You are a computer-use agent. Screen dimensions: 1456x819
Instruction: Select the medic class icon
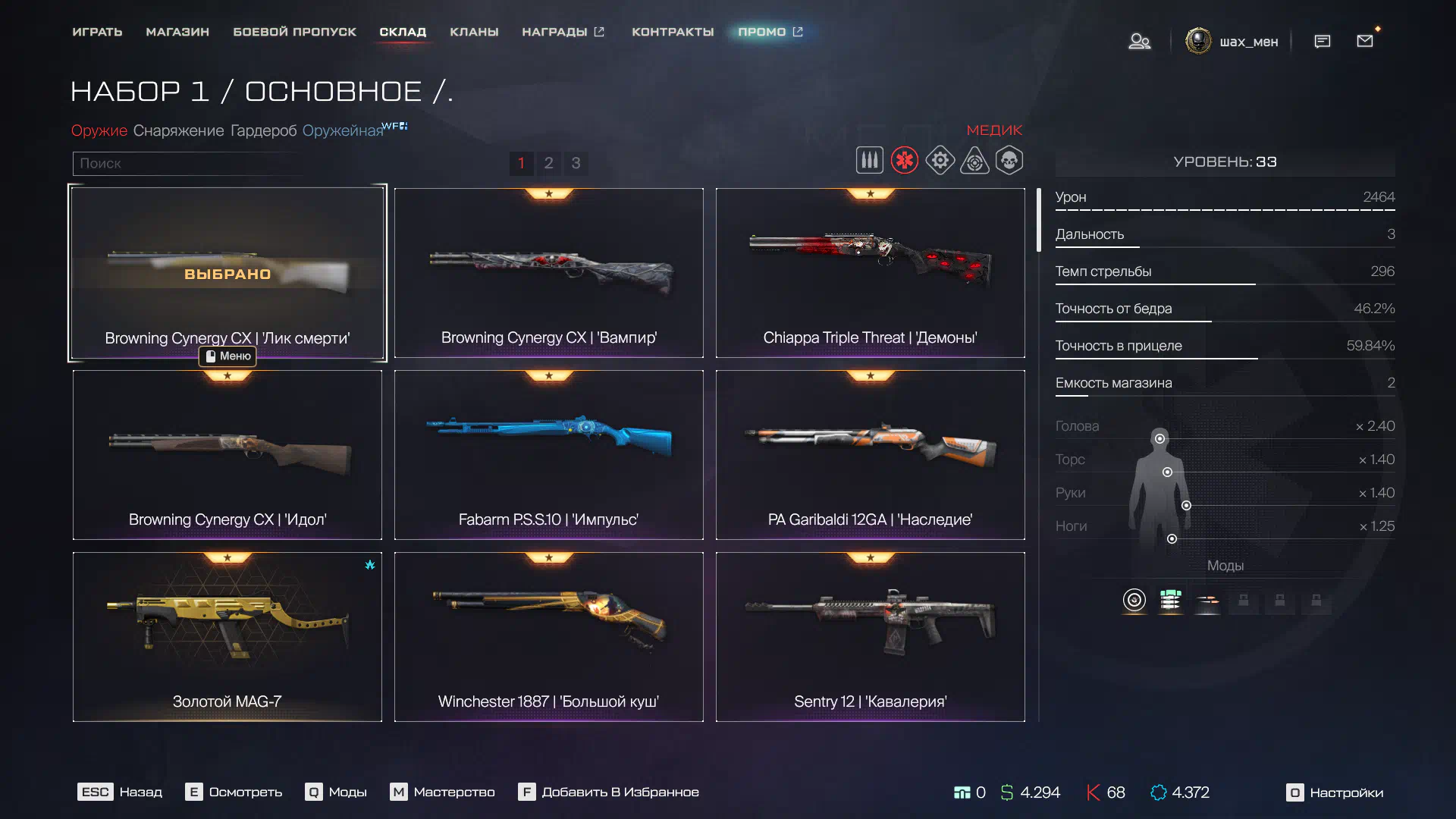tap(904, 161)
